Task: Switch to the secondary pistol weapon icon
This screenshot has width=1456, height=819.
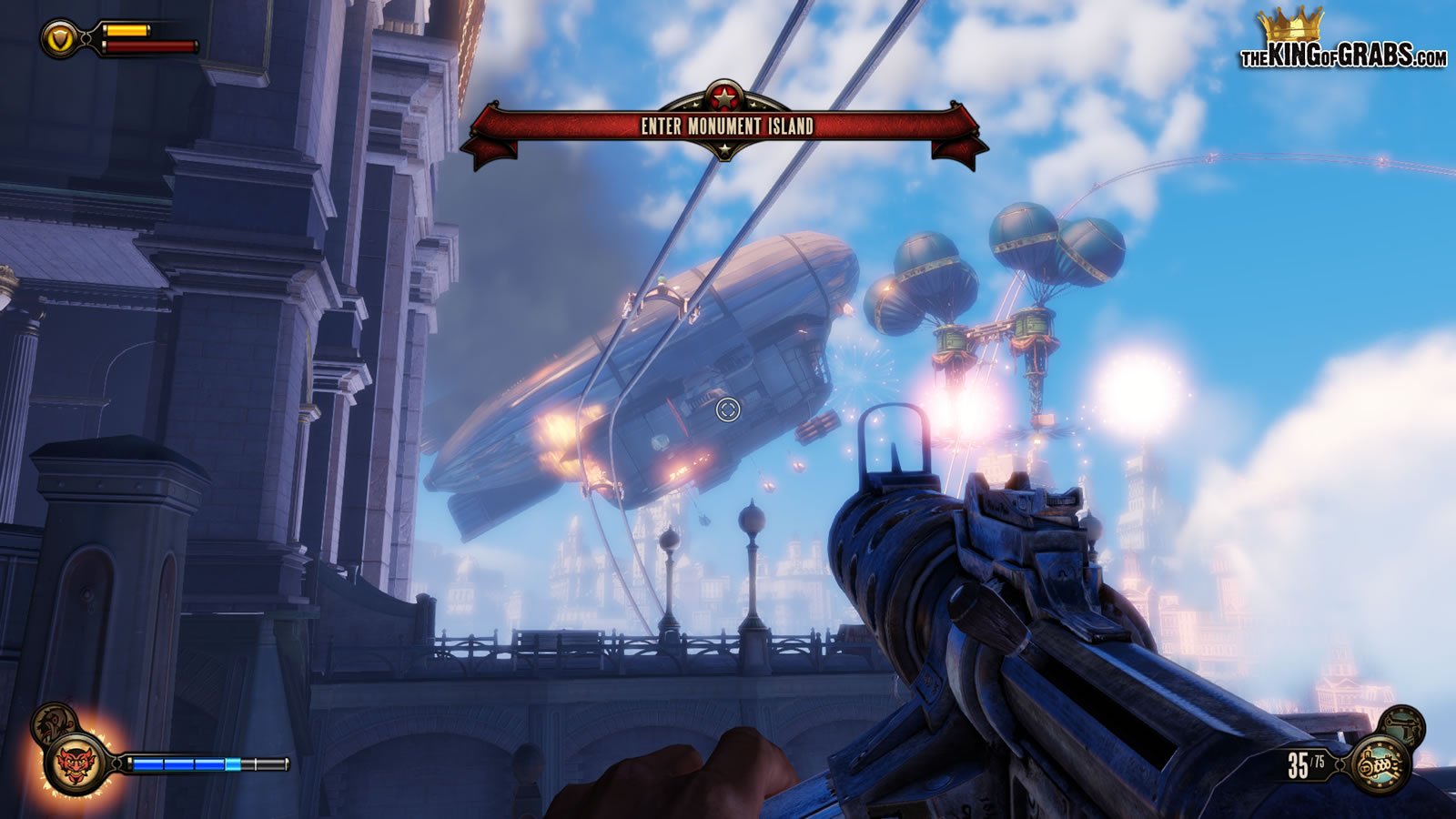Action: (x=1402, y=725)
